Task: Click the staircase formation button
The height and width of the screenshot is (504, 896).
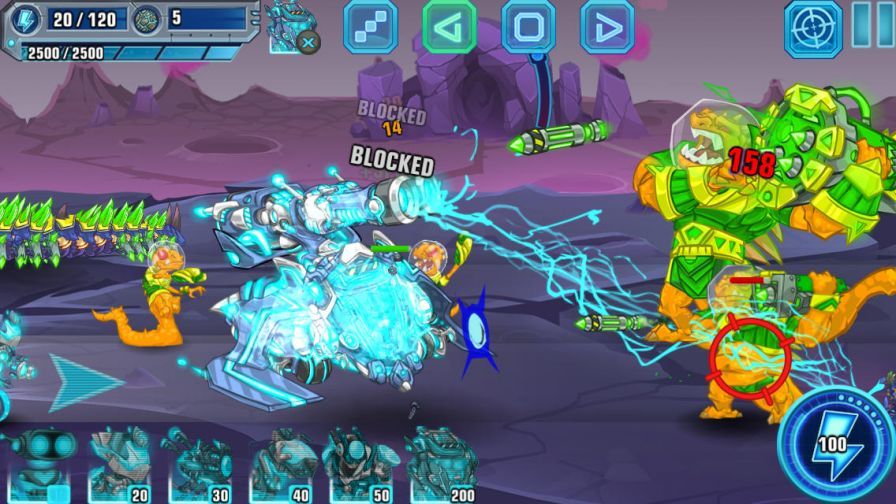Action: (x=370, y=26)
